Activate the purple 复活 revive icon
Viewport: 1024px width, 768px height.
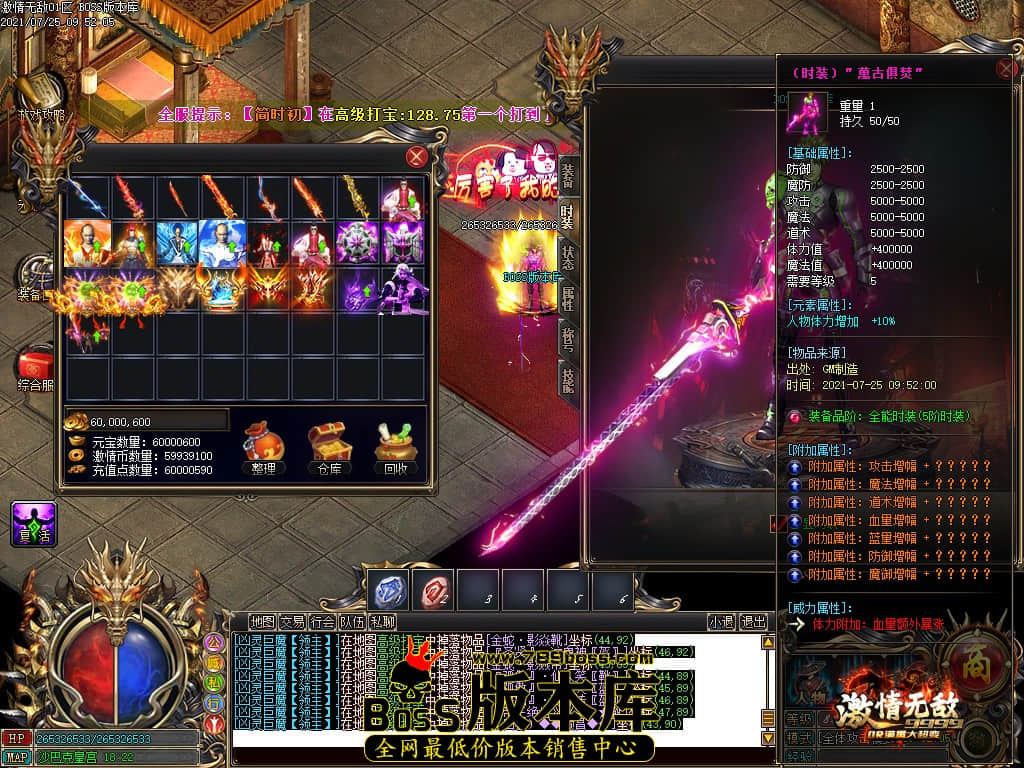tap(34, 524)
